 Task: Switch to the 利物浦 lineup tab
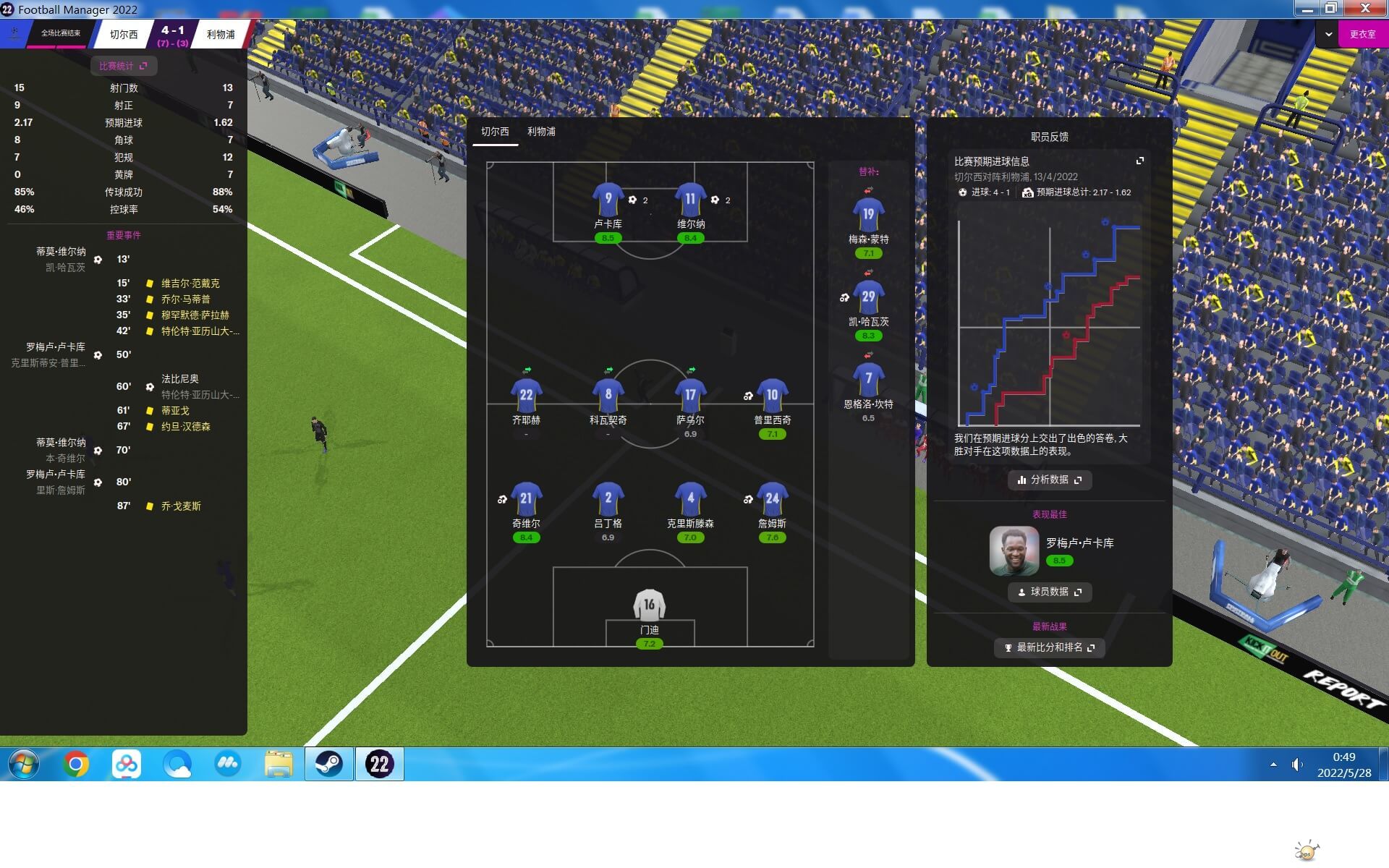click(x=541, y=132)
